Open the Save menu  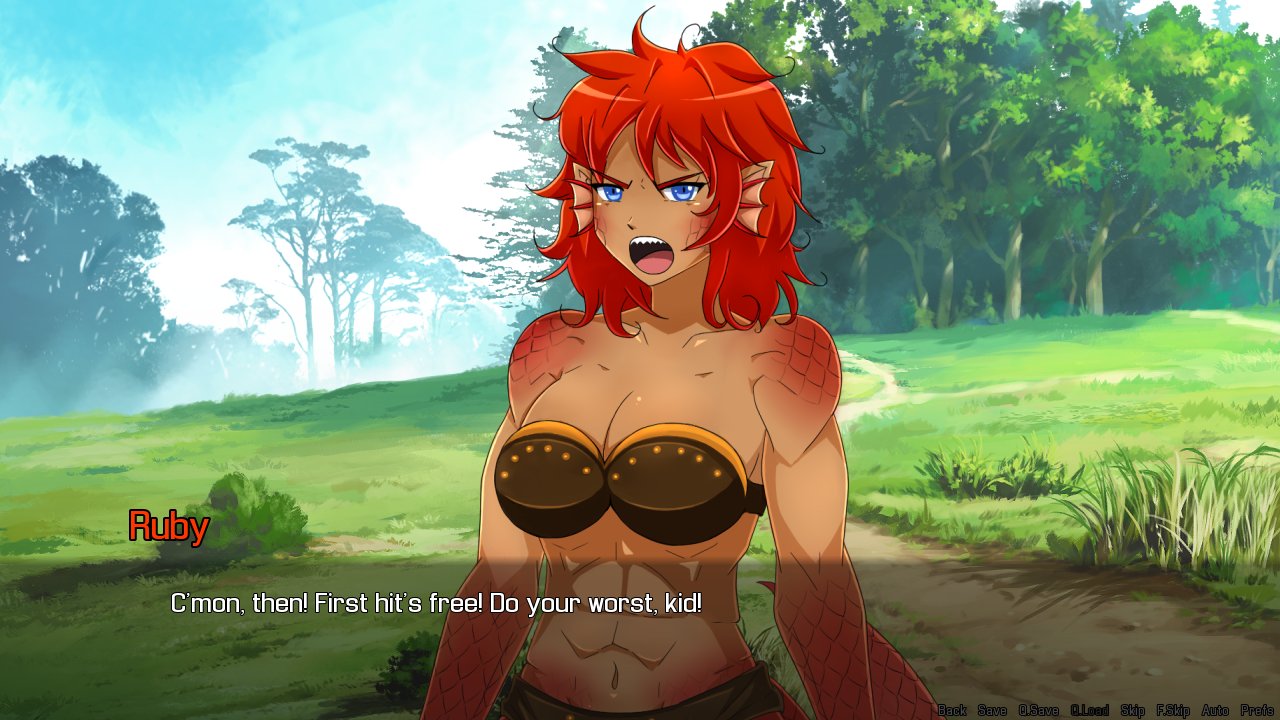click(x=992, y=710)
